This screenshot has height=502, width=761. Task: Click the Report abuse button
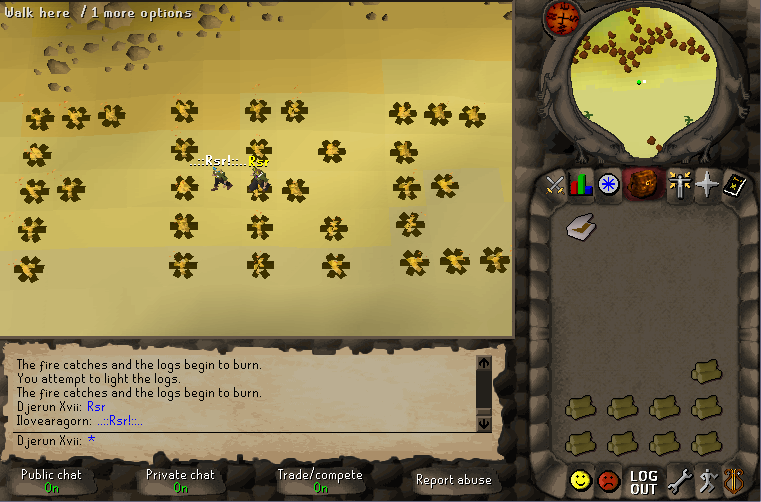(x=453, y=480)
